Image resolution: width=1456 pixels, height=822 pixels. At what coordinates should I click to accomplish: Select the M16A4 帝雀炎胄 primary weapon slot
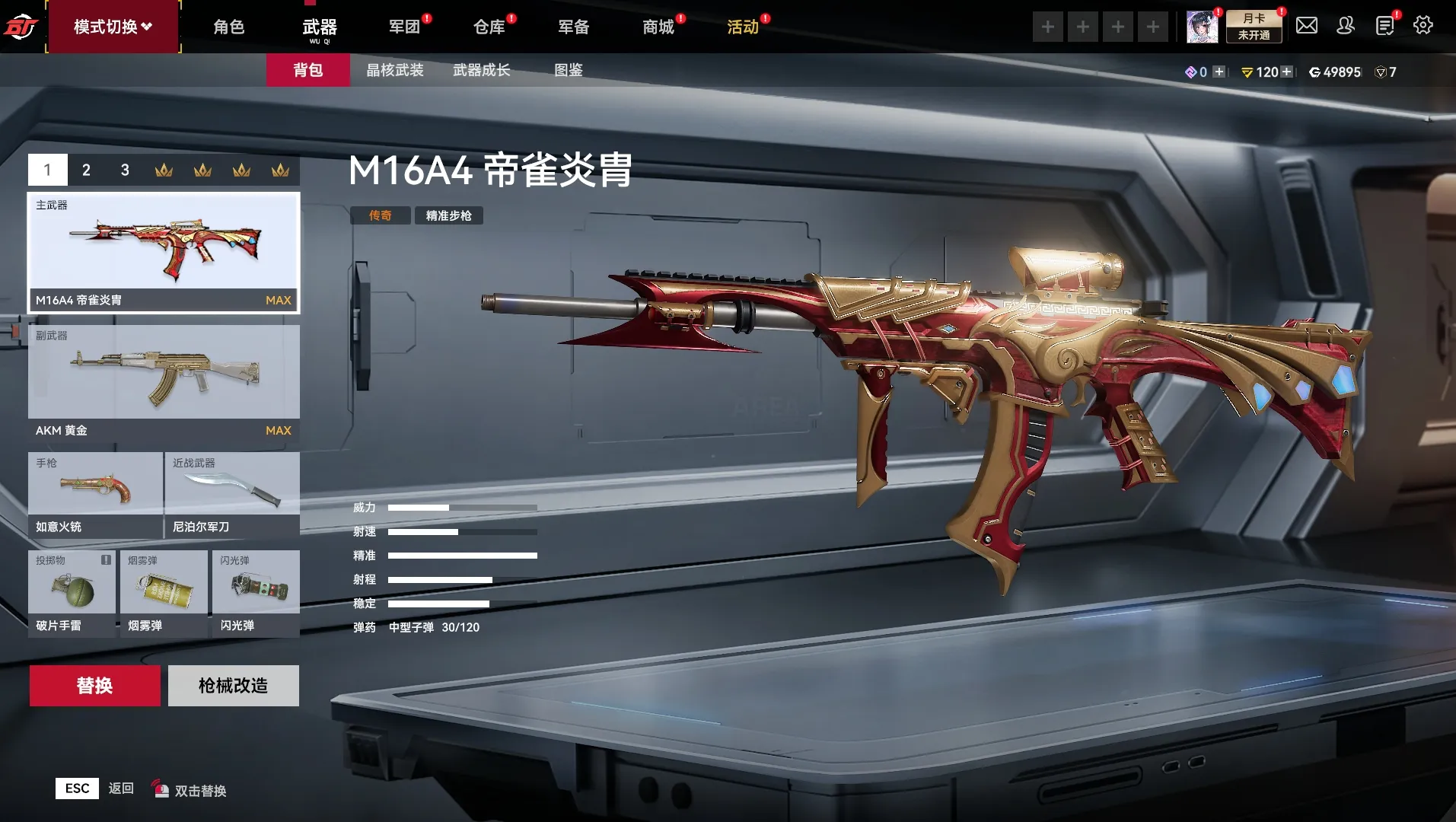point(164,252)
